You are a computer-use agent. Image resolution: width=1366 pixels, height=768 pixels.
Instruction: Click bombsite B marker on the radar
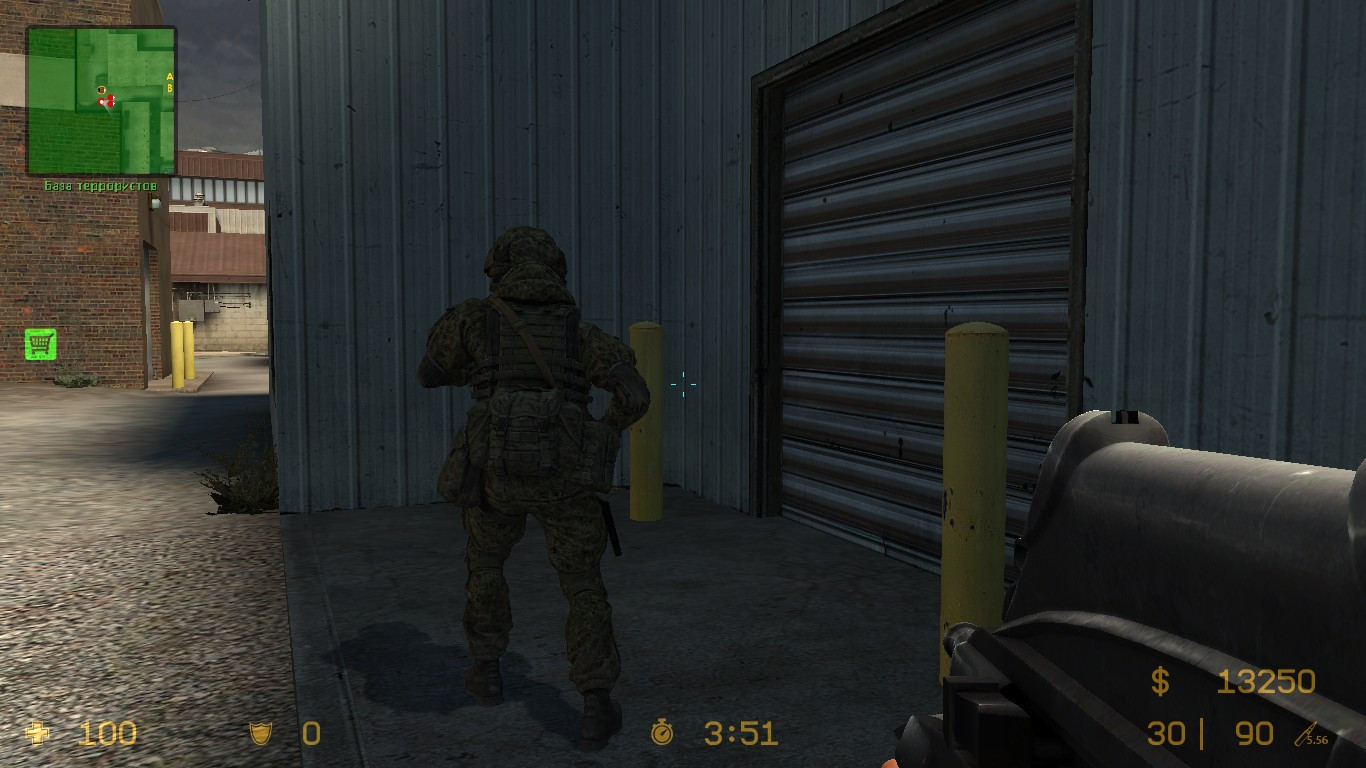point(170,88)
